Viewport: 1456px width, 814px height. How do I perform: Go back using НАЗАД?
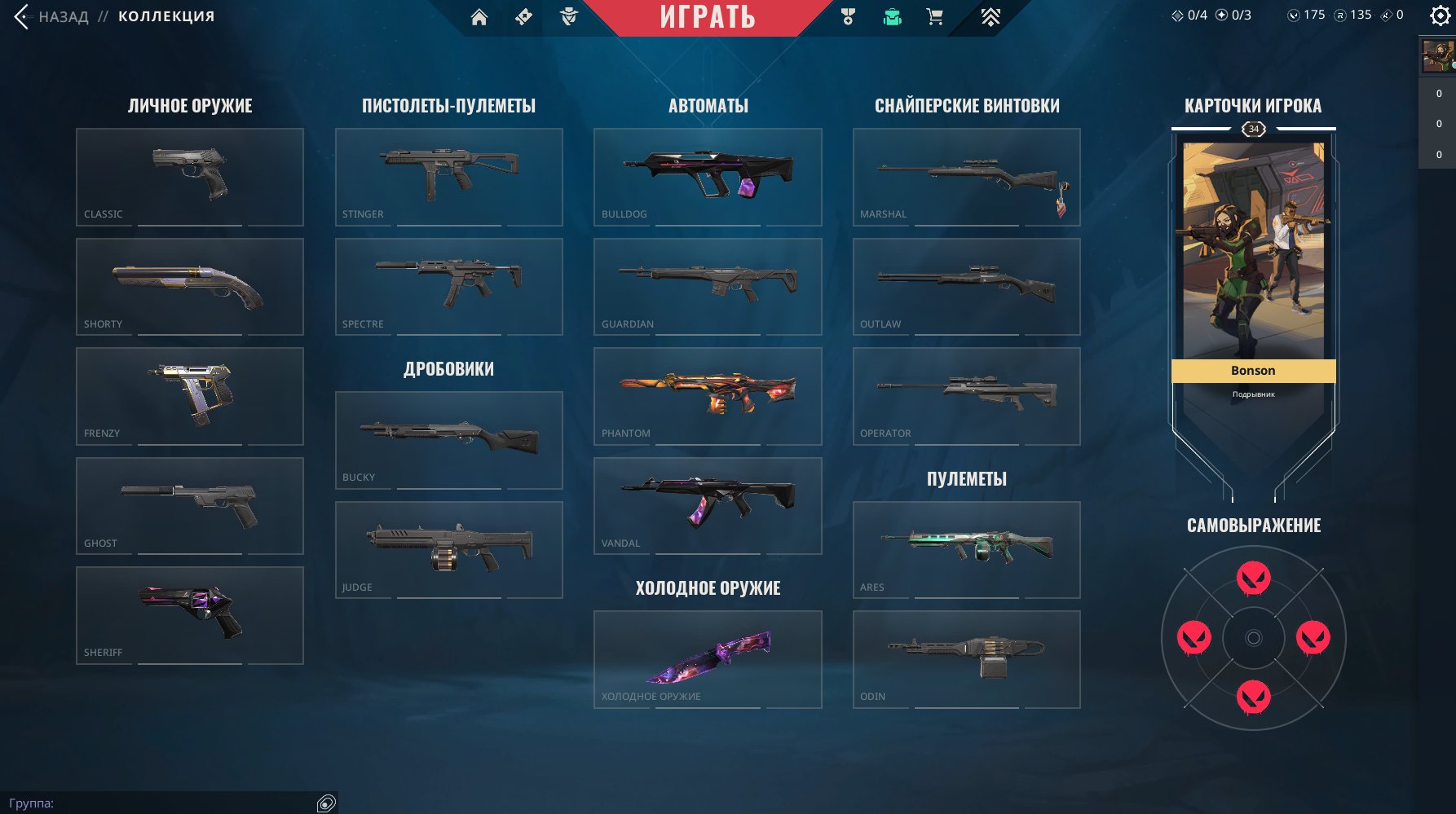coord(61,15)
